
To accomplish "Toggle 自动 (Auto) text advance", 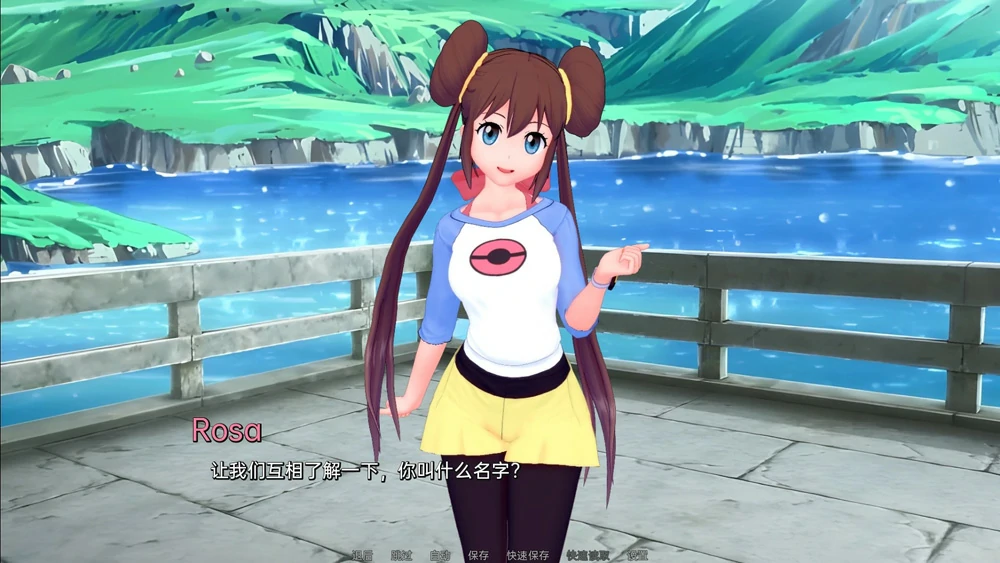I will tap(439, 555).
